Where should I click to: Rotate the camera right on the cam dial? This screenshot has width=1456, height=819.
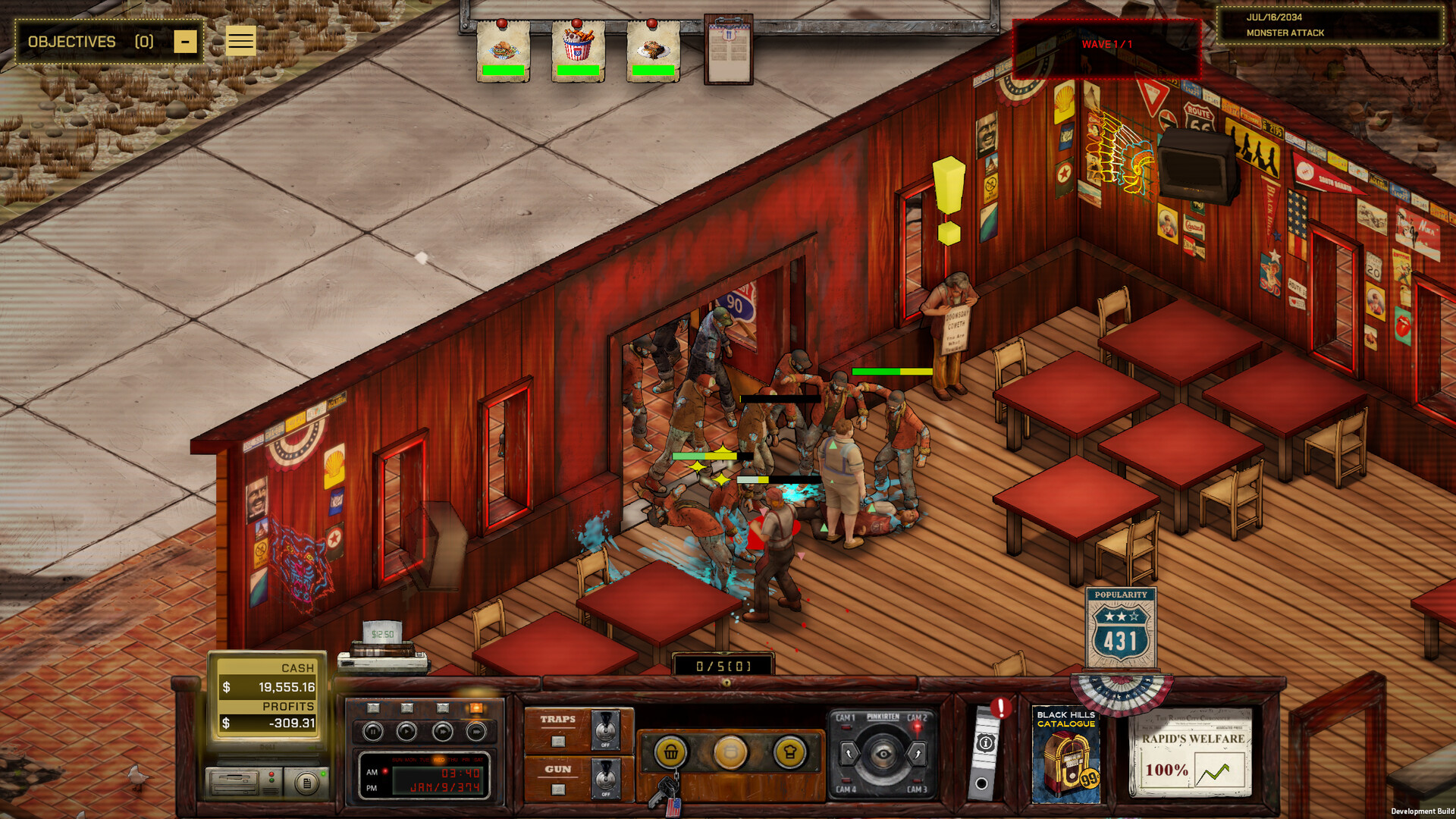pyautogui.click(x=917, y=754)
